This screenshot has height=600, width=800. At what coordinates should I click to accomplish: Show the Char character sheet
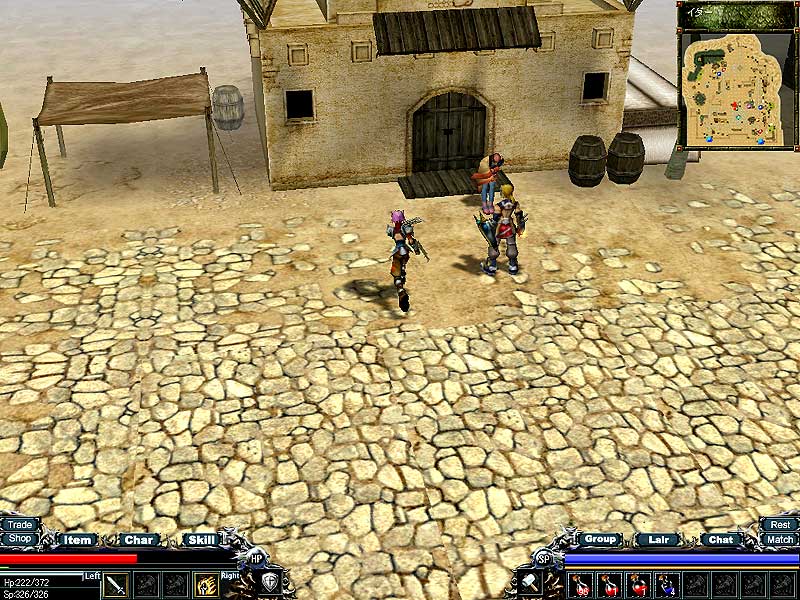point(139,540)
